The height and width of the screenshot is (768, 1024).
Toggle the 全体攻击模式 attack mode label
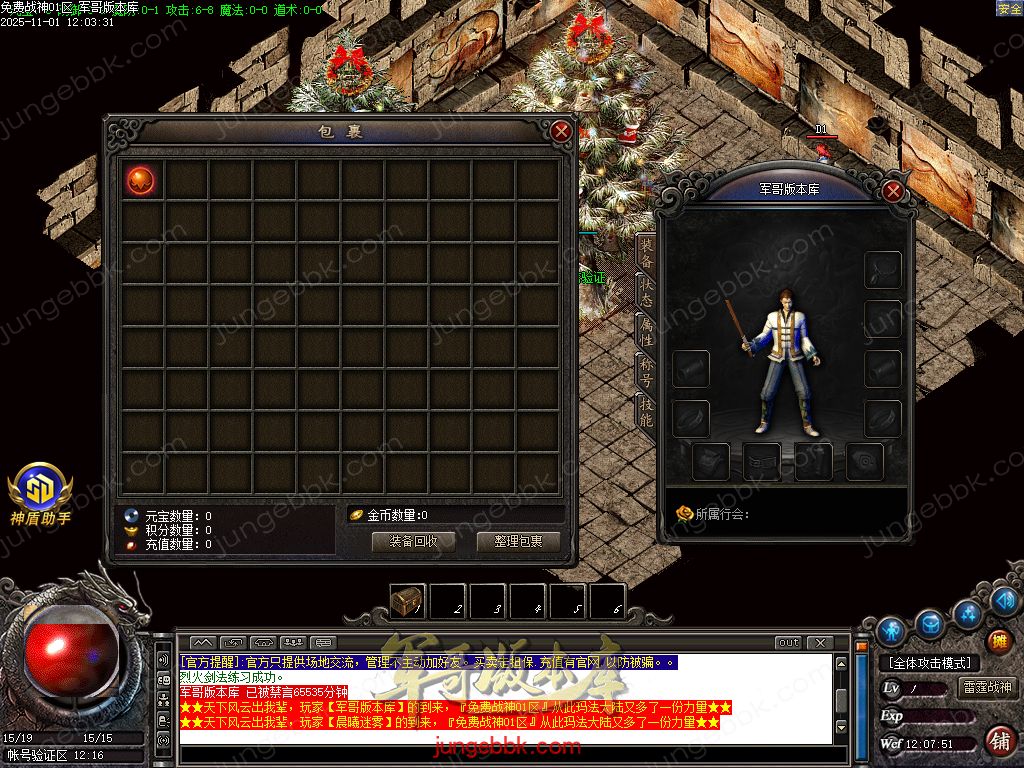pos(929,663)
